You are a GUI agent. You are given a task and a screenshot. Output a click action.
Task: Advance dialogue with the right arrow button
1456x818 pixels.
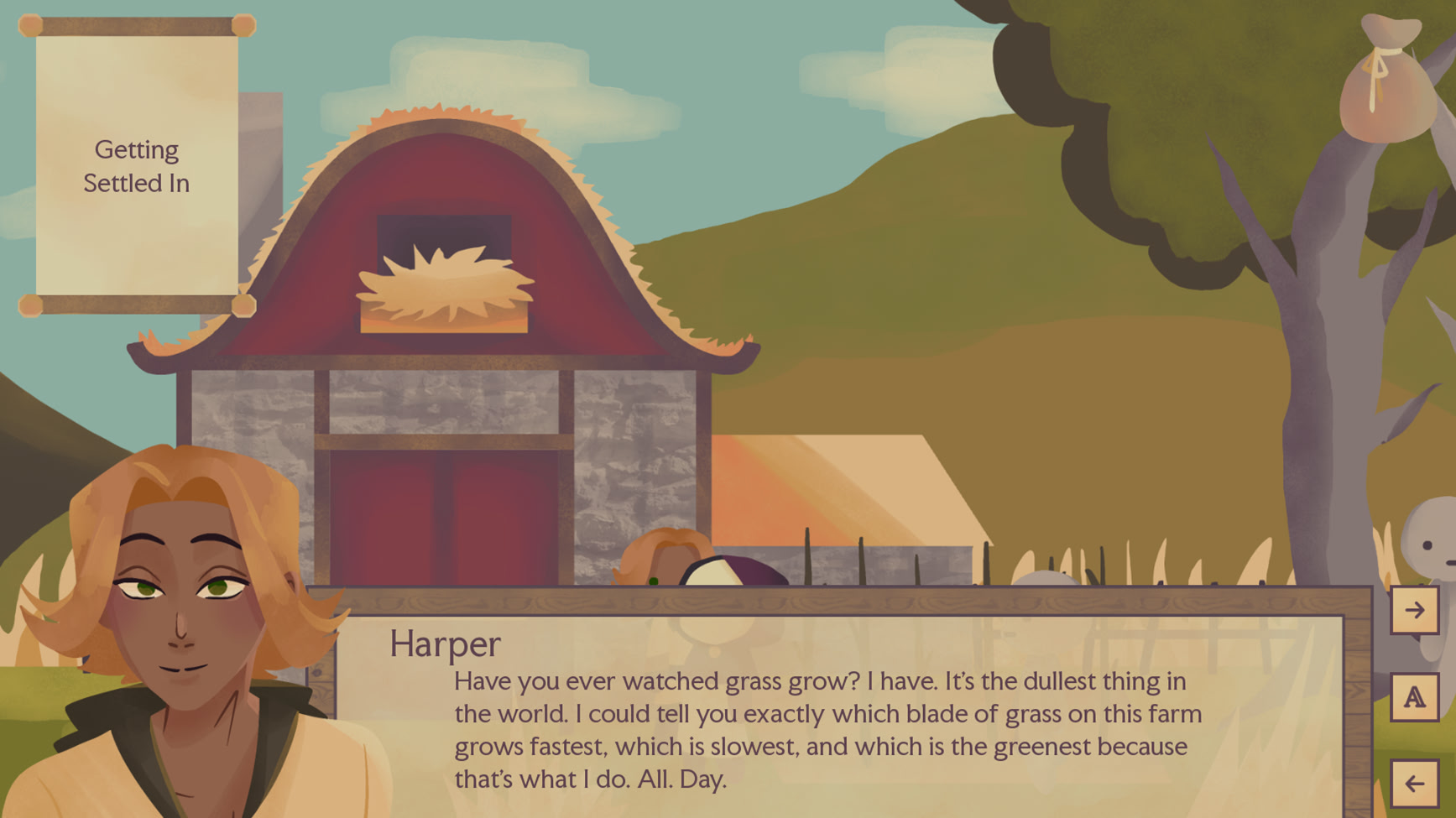pos(1414,610)
